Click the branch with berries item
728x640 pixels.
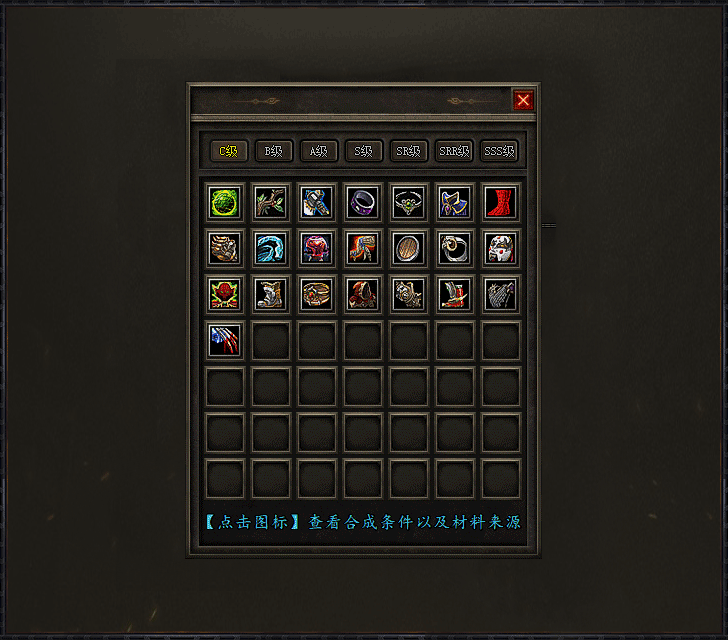tap(270, 202)
